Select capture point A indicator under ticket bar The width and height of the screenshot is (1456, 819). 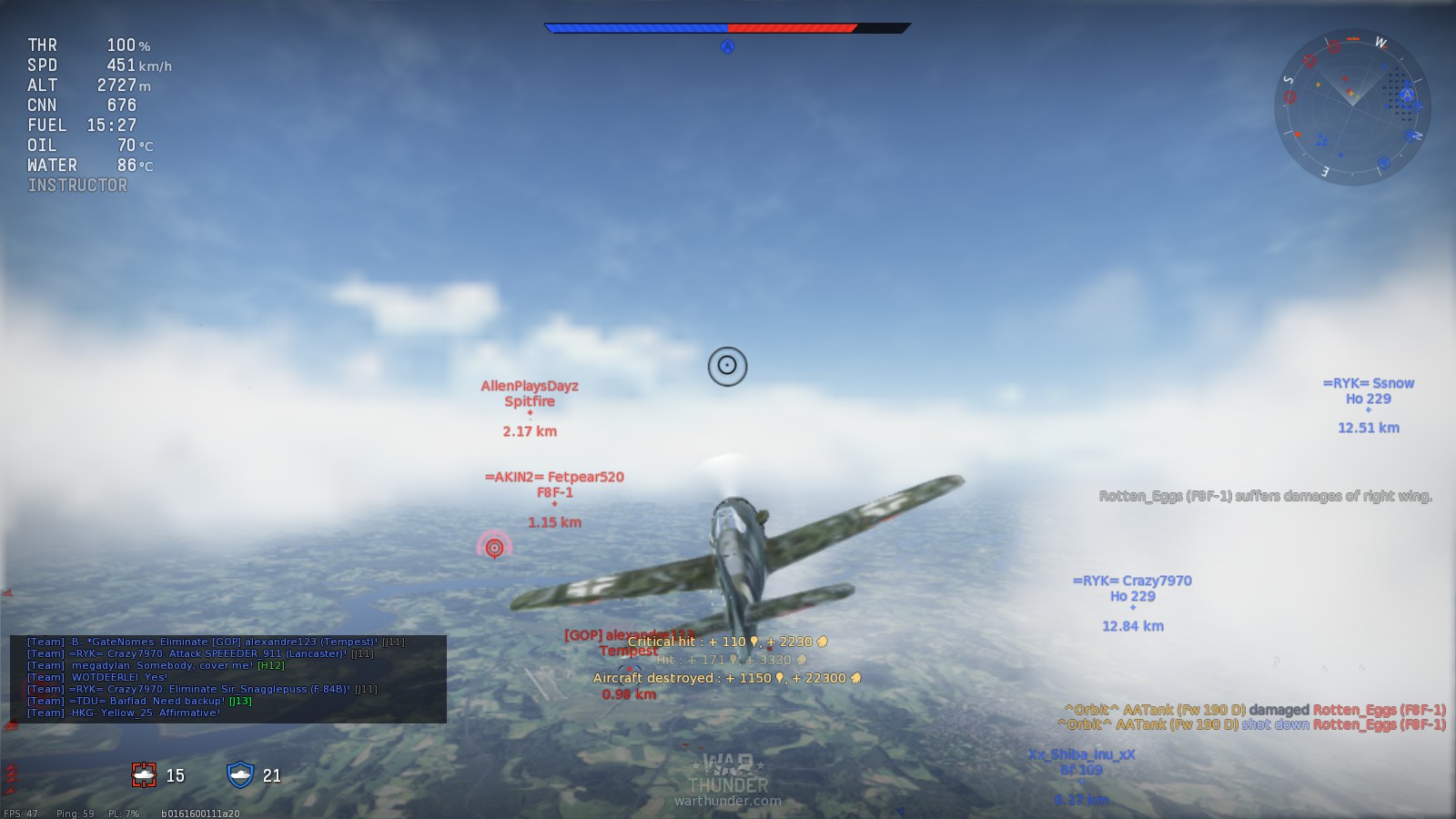coord(727,47)
